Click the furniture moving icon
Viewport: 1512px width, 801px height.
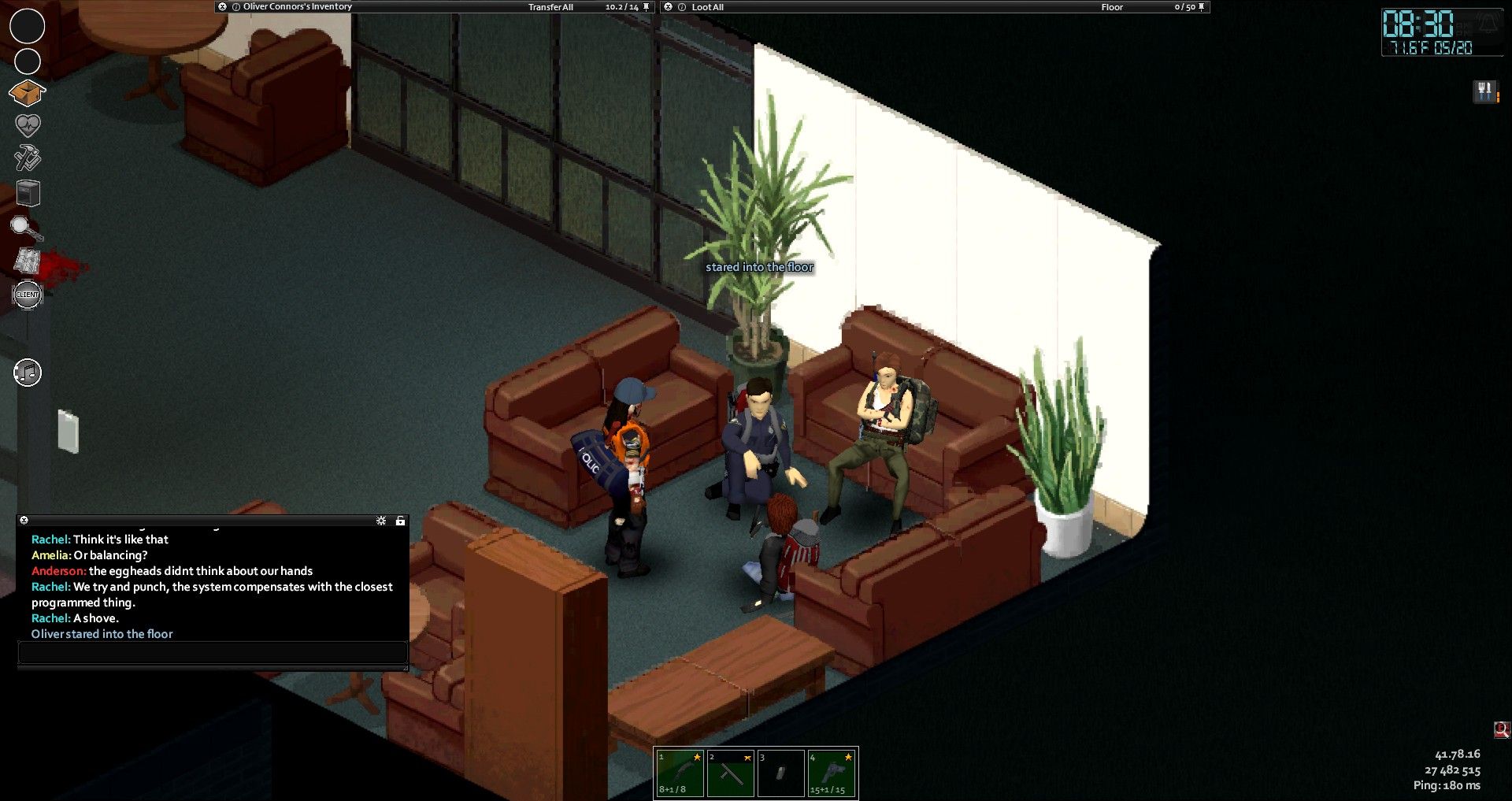pos(28,193)
